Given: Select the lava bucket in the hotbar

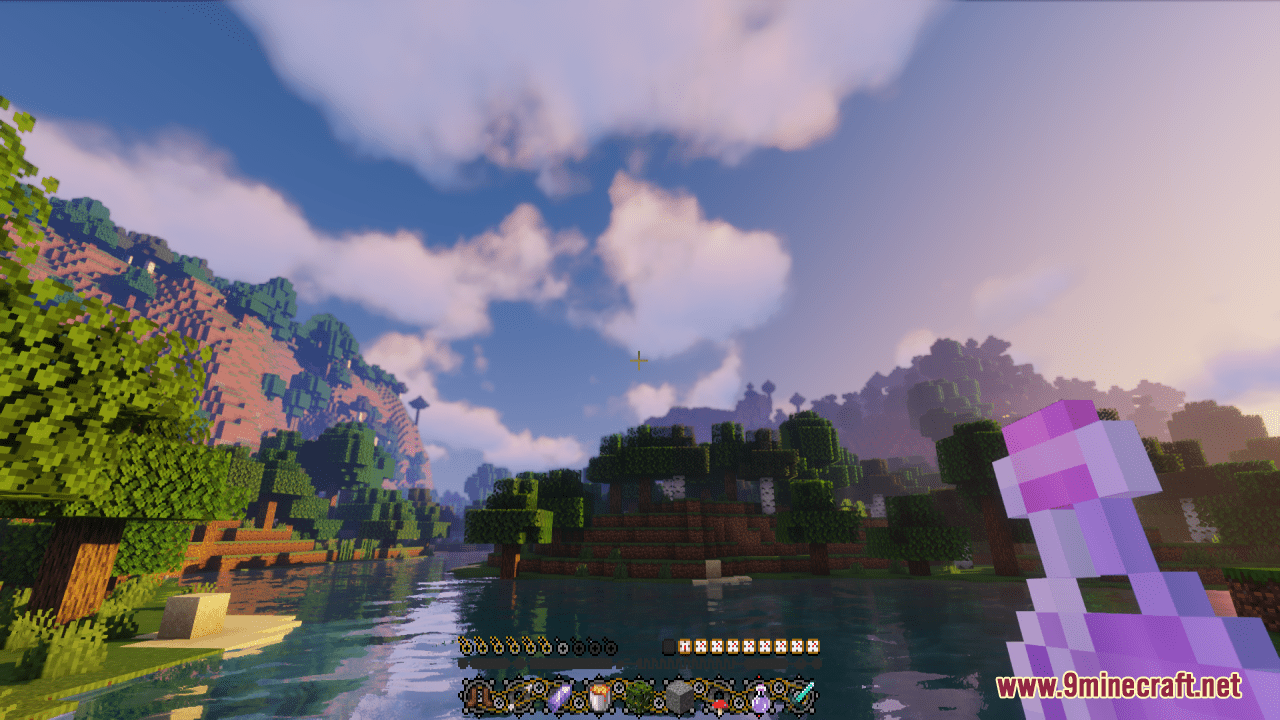Looking at the screenshot, I should (599, 697).
